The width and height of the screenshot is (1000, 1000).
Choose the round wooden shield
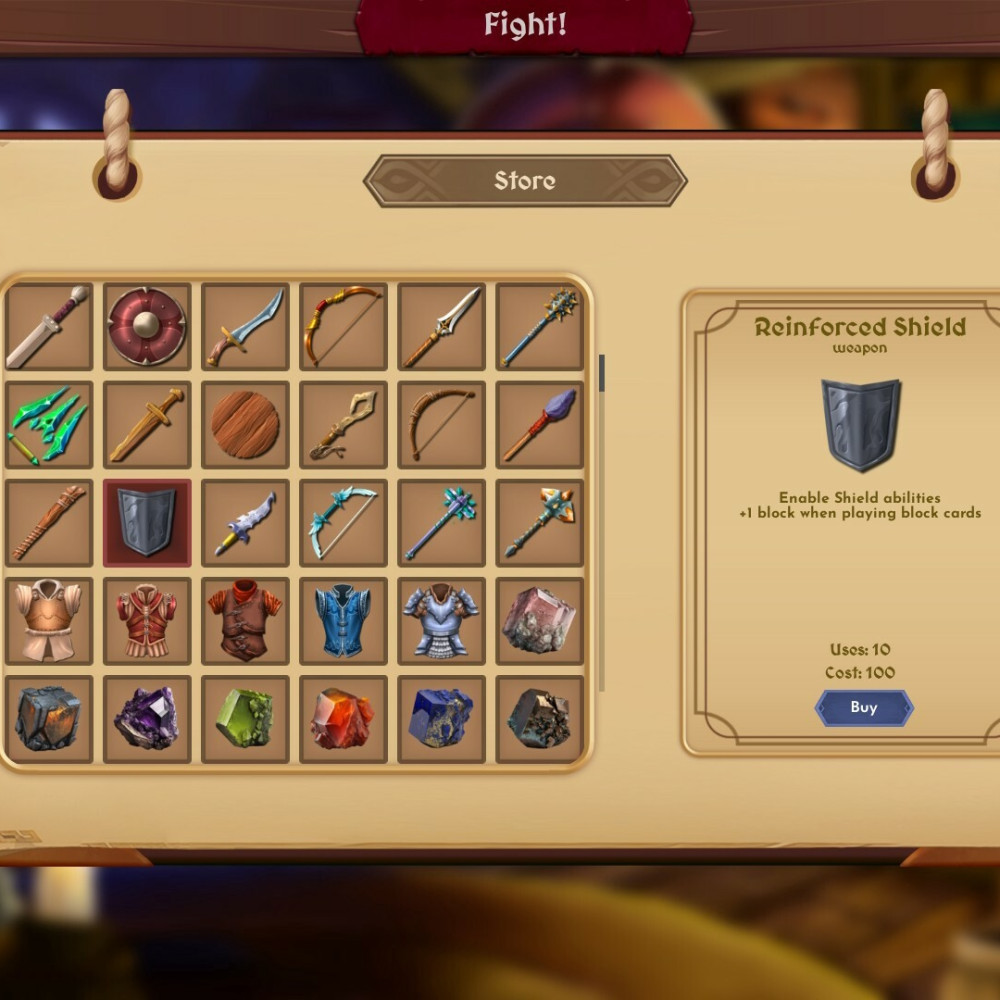(x=245, y=425)
